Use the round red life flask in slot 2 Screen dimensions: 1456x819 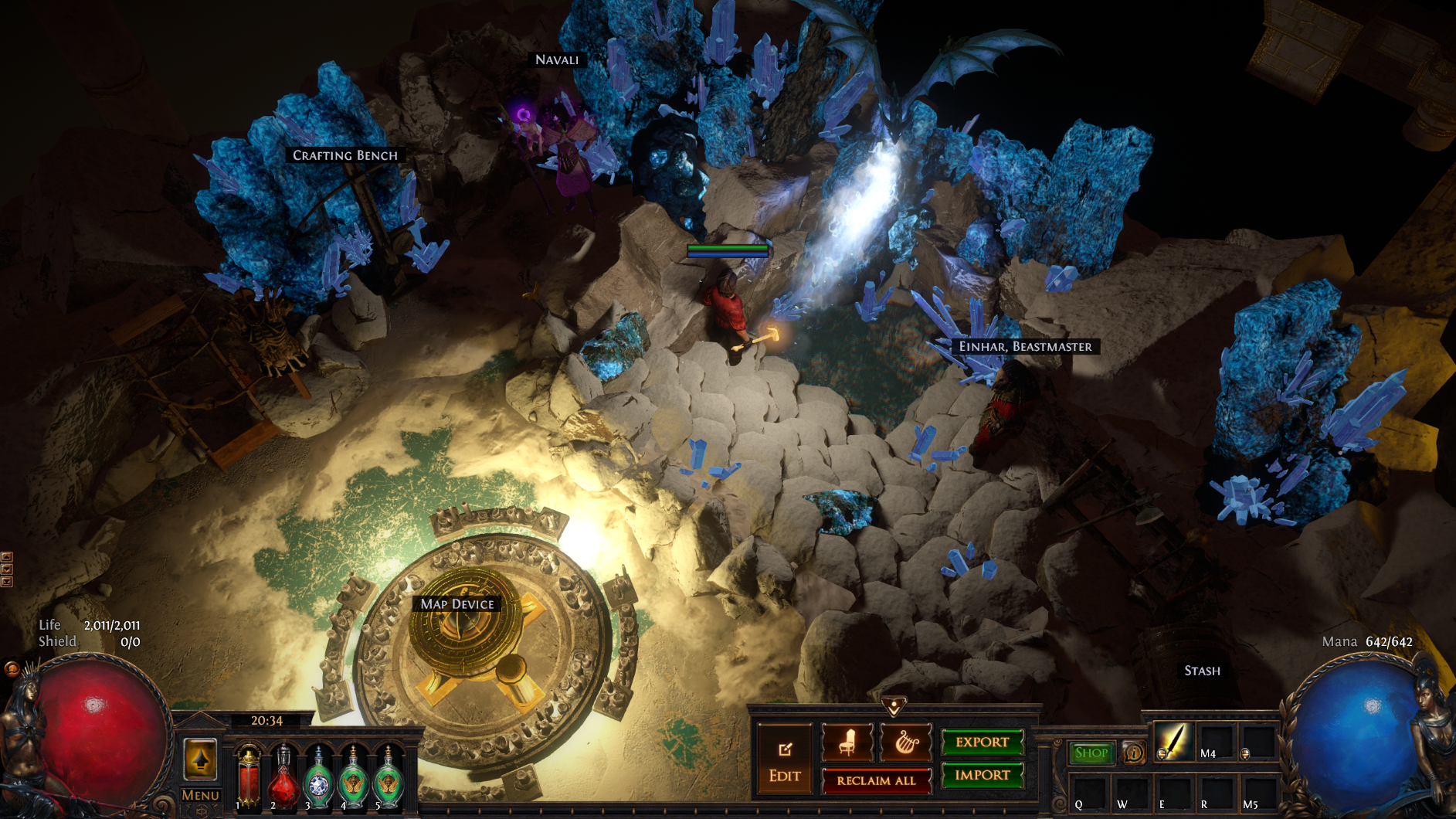[283, 778]
